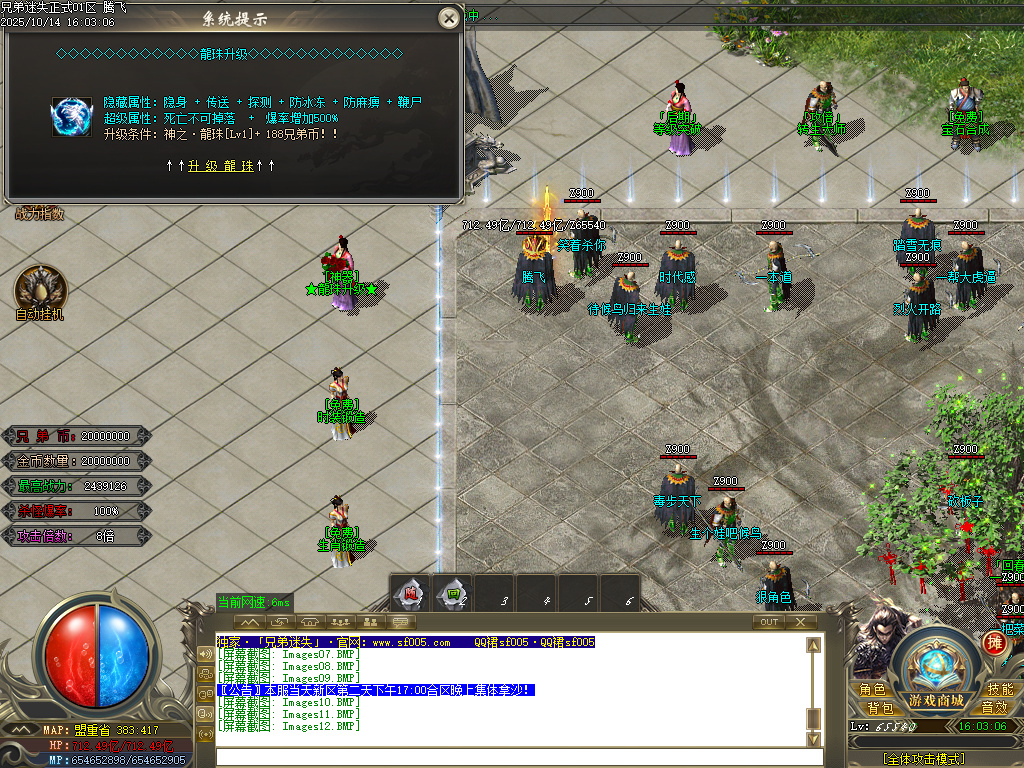The height and width of the screenshot is (768, 1024).
Task: Open the 背包 backpack
Action: (x=880, y=708)
